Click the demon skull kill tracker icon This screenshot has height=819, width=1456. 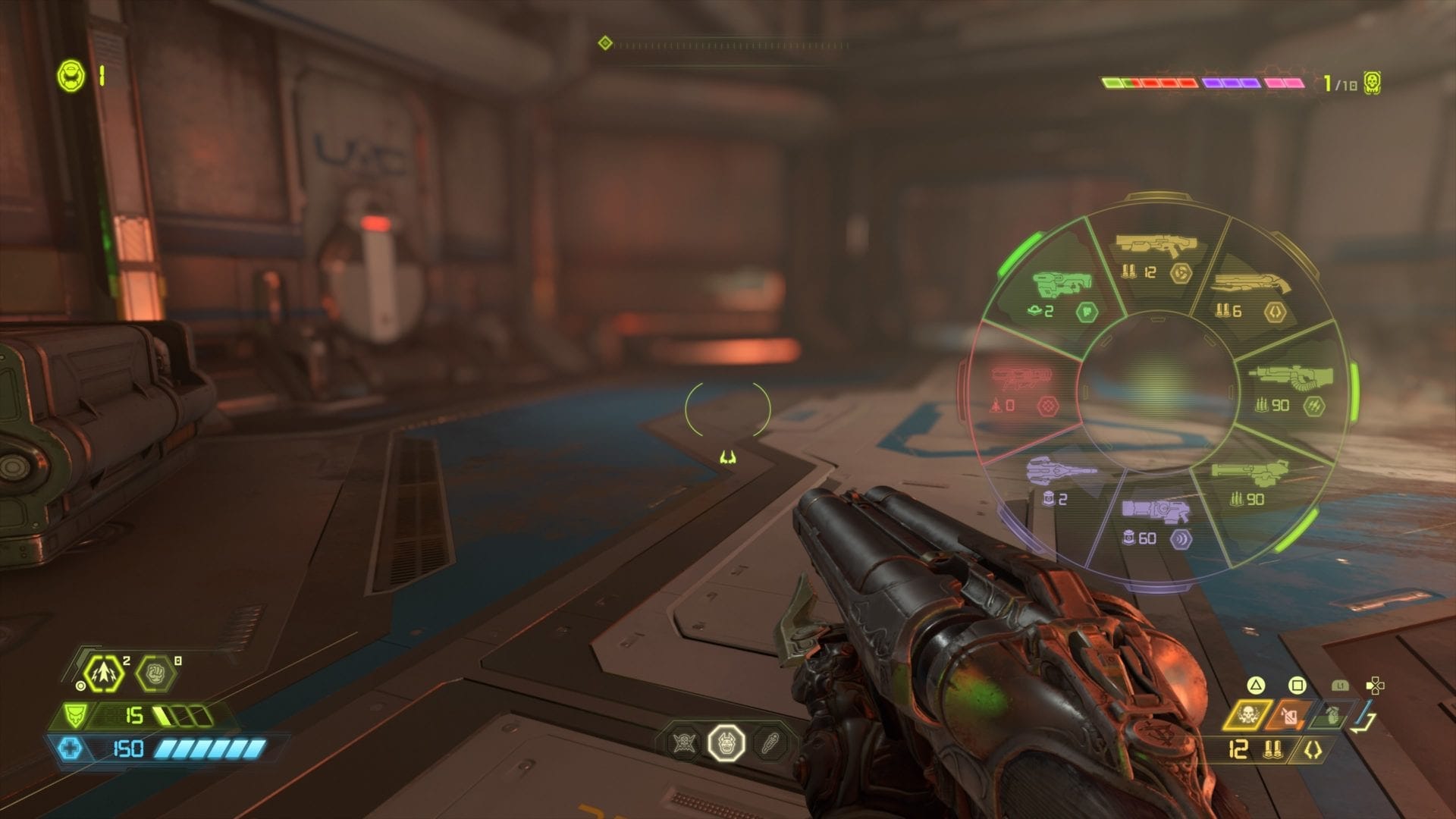pos(1371,83)
